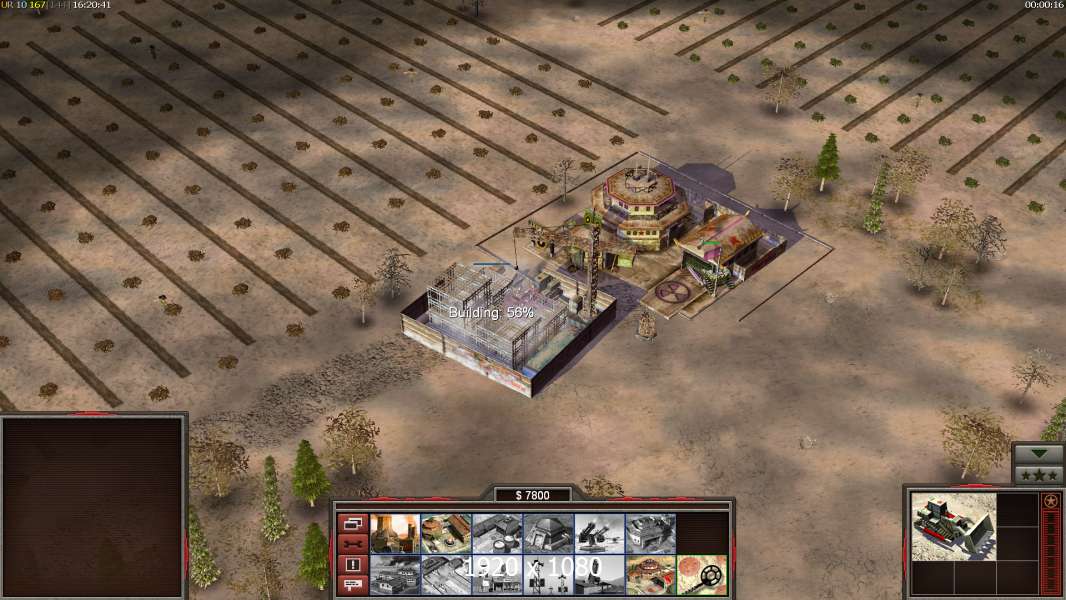
Task: Choose the command center build icon
Action: (x=650, y=575)
